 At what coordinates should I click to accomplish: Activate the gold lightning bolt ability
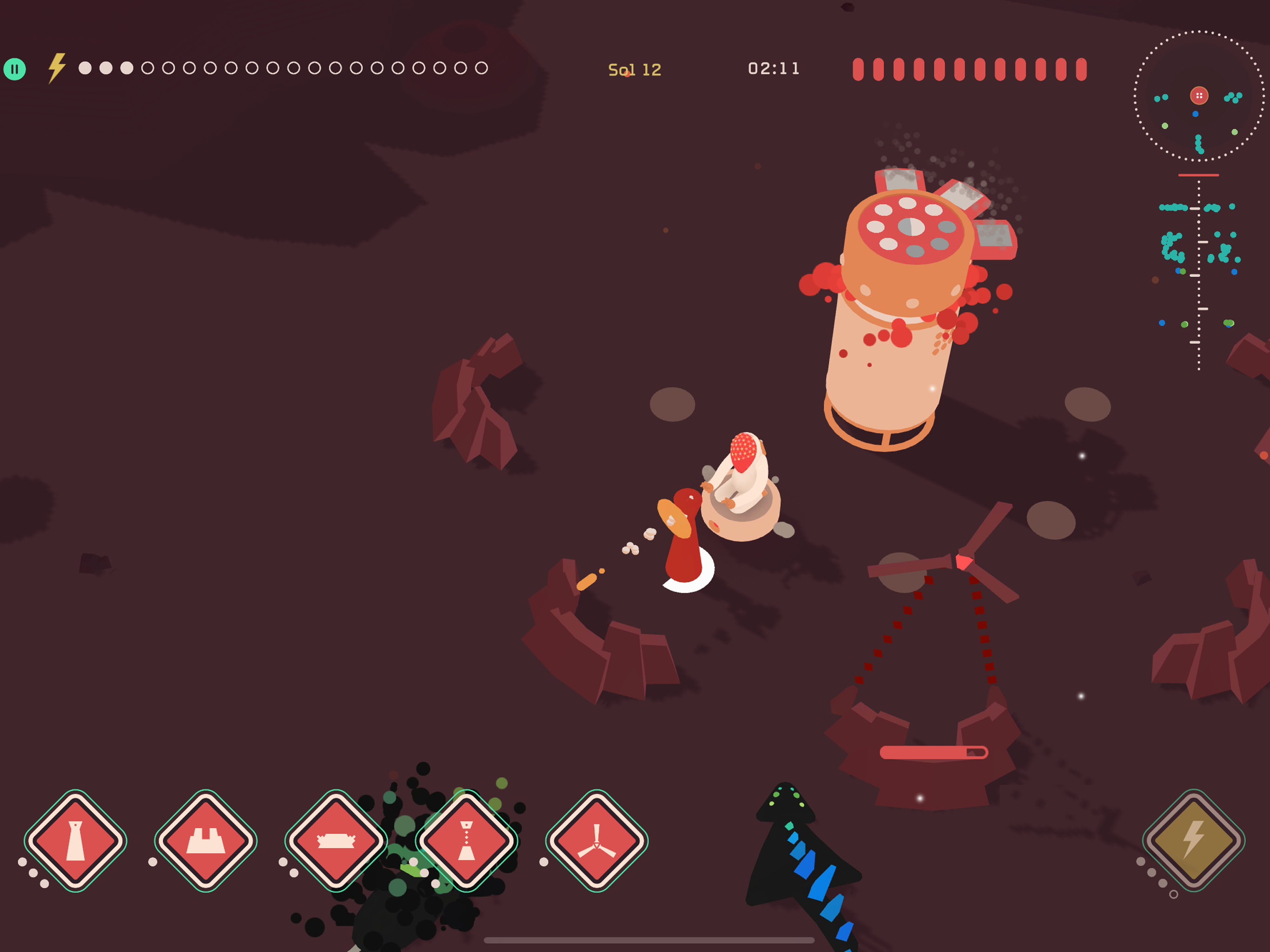(x=1194, y=840)
